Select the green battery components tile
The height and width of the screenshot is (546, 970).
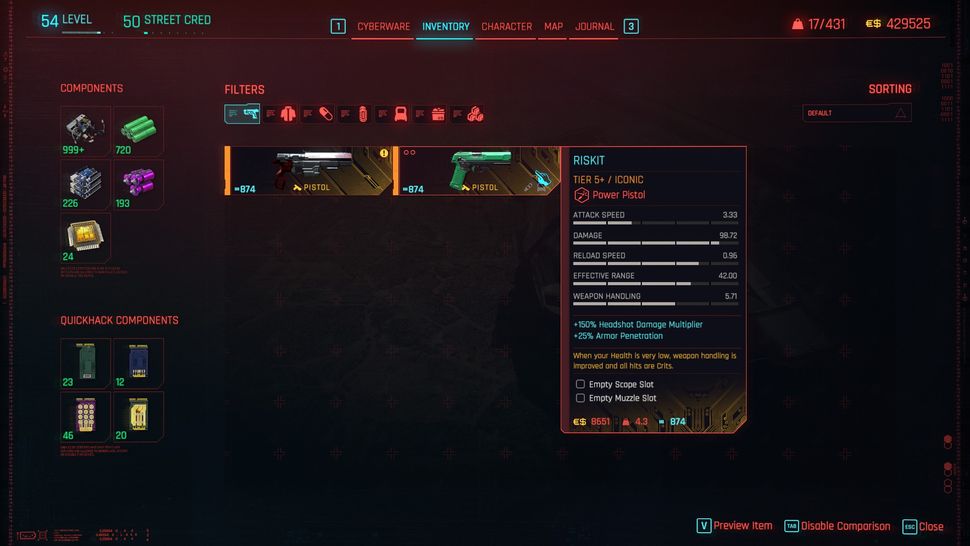138,131
